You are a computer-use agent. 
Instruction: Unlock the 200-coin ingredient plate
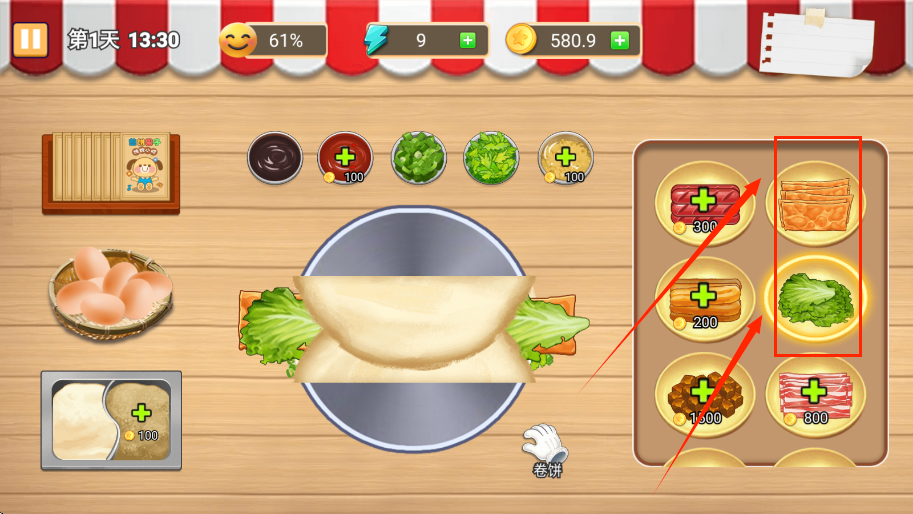pyautogui.click(x=704, y=297)
